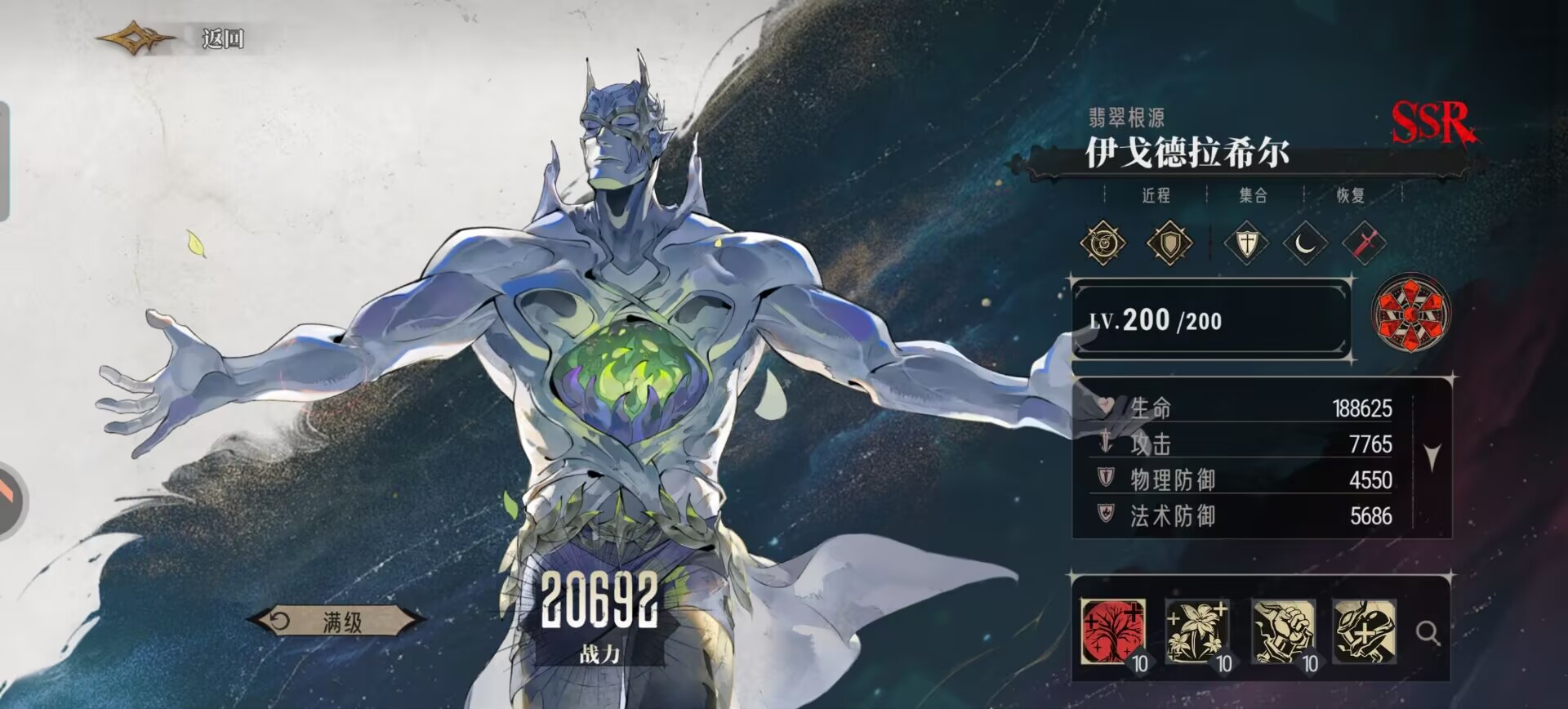1568x709 pixels.
Task: Click the red sword trait icon
Action: [1363, 243]
